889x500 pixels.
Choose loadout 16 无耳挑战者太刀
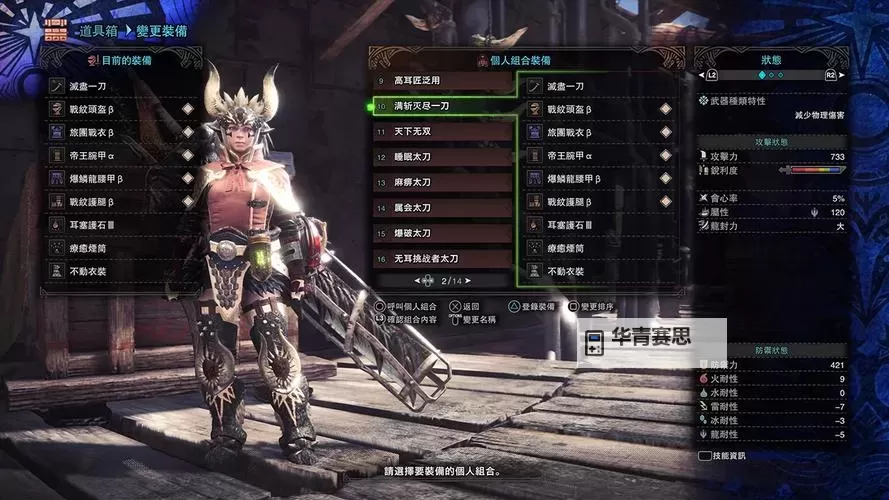point(442,259)
